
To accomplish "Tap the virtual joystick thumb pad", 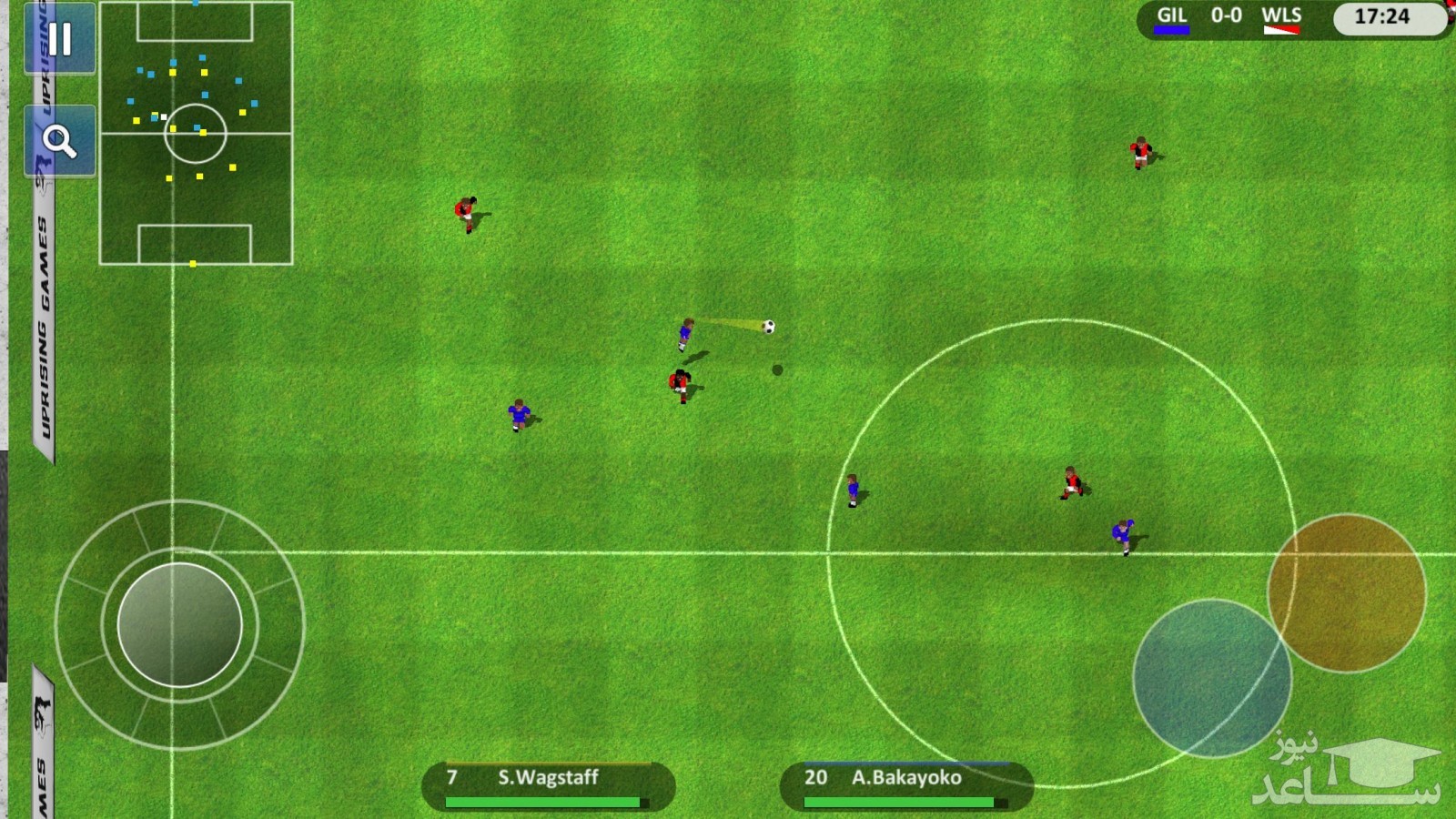I will (x=180, y=624).
